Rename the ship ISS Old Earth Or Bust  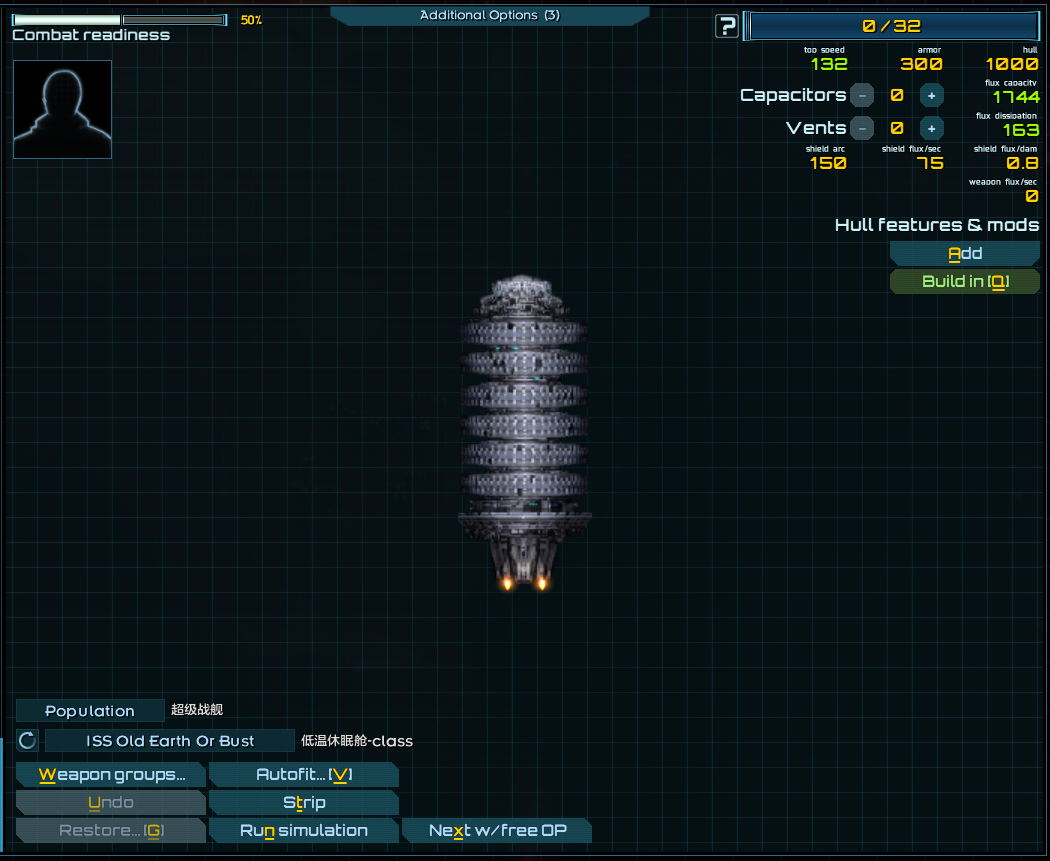point(170,741)
